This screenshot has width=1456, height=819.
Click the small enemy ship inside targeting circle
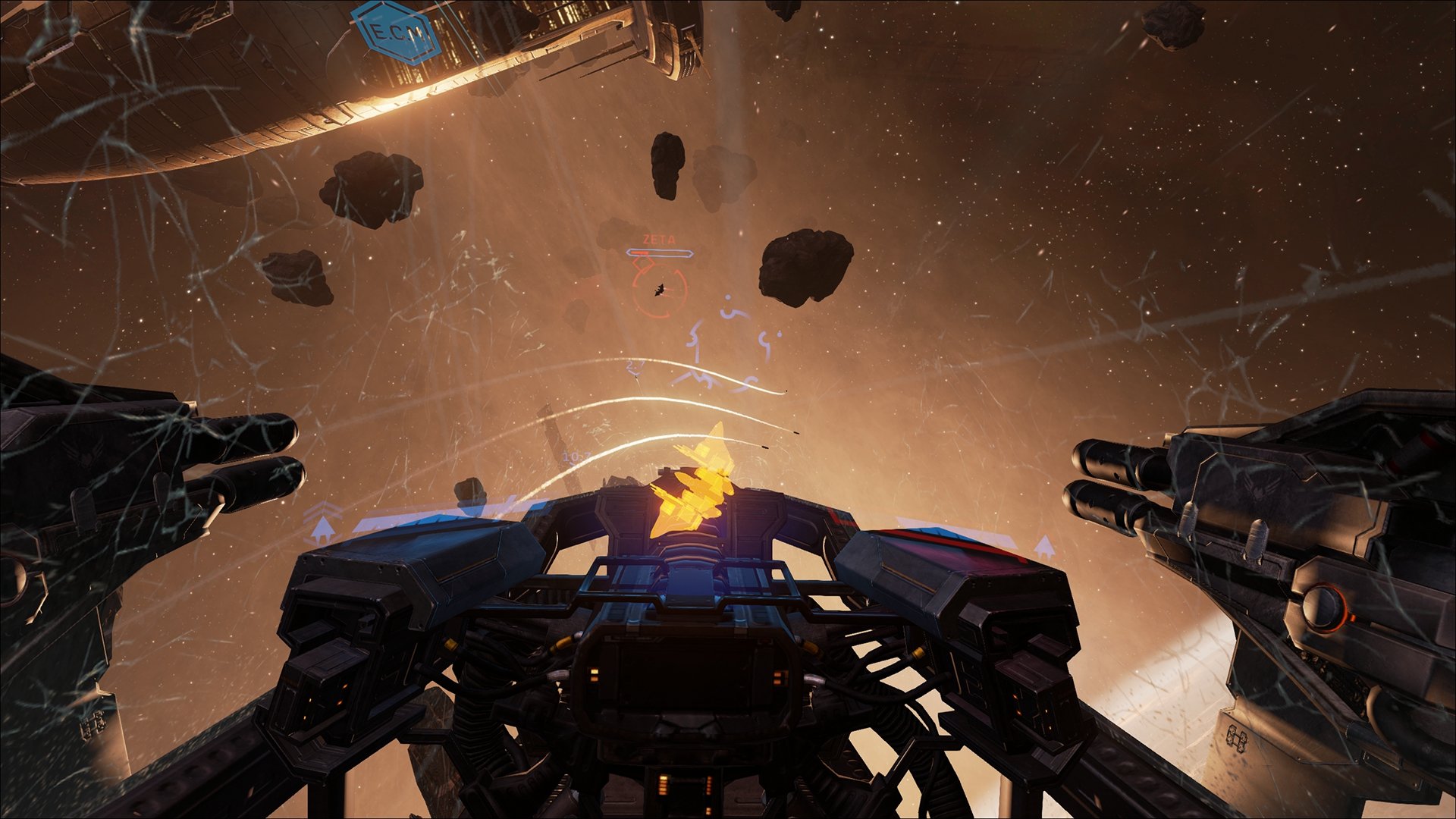coord(658,290)
